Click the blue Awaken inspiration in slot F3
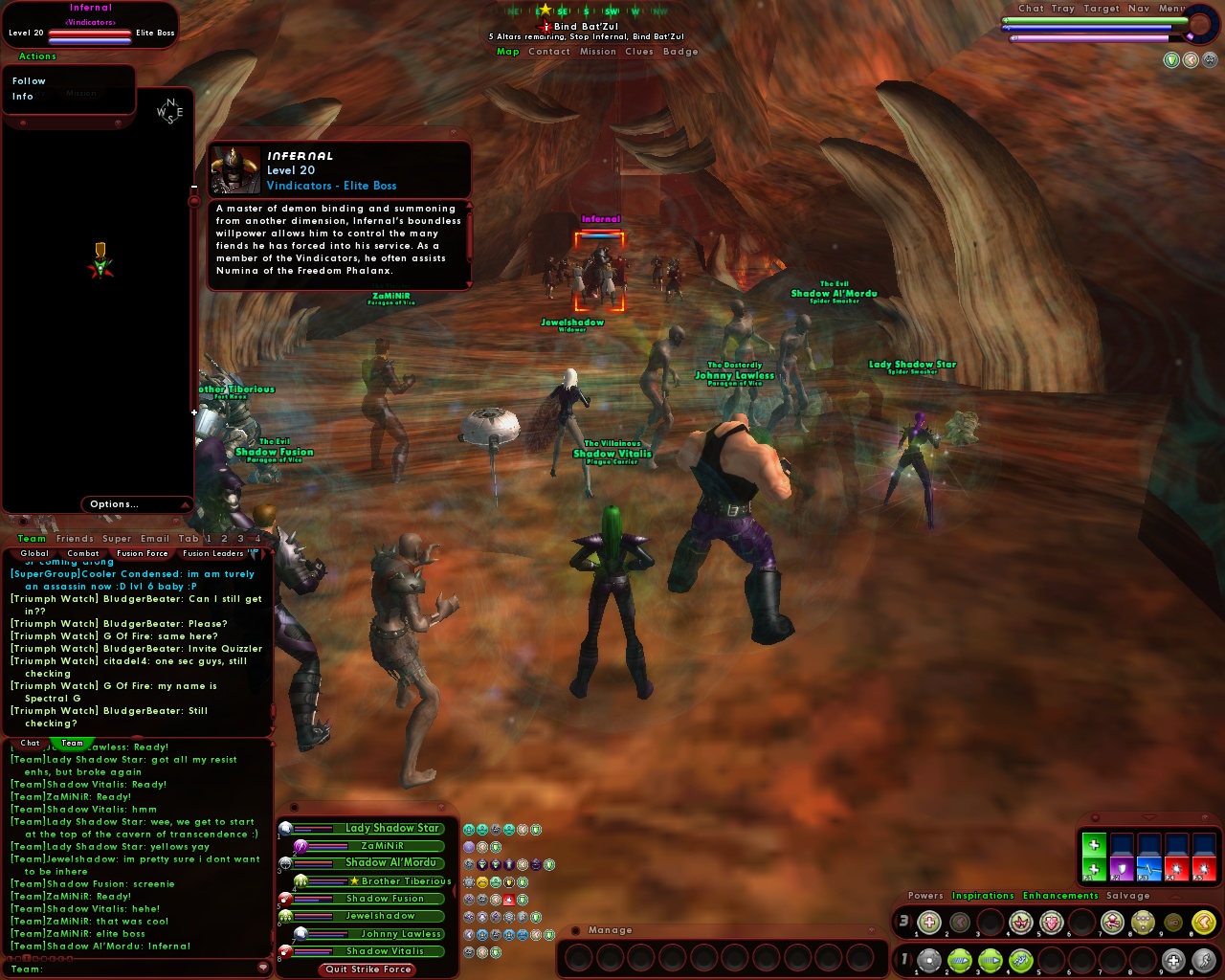The width and height of the screenshot is (1225, 980). (x=1149, y=867)
